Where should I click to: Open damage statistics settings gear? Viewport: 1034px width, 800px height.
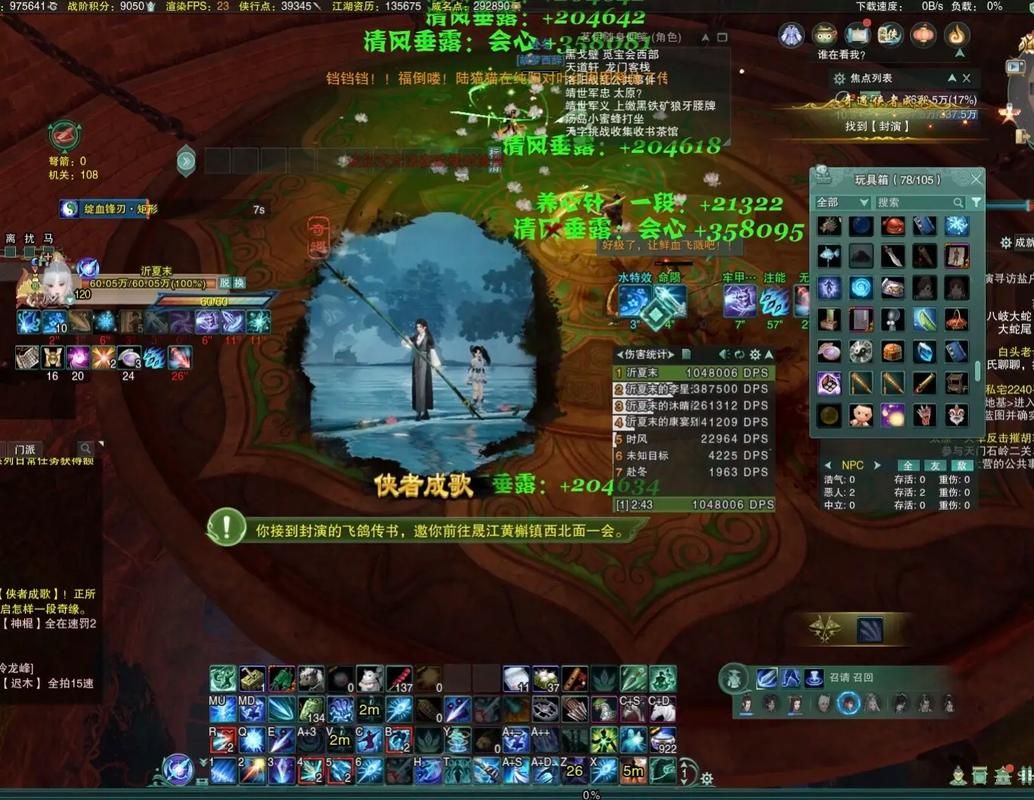pos(755,355)
